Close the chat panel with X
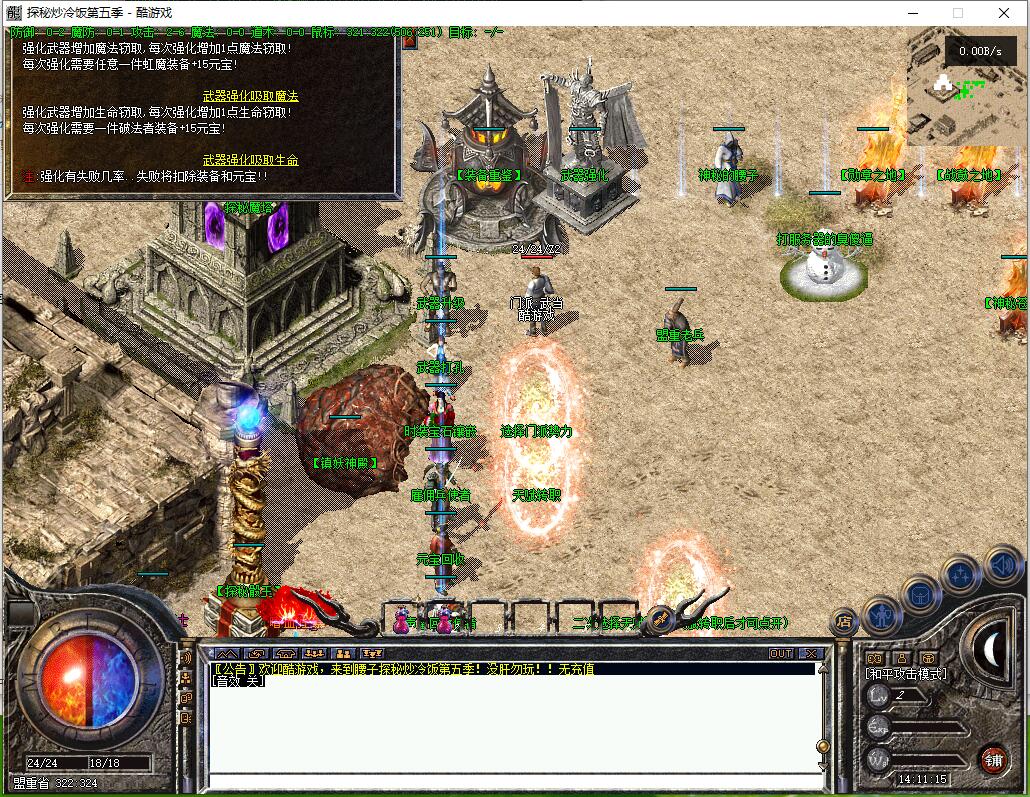The height and width of the screenshot is (797, 1030). coord(810,653)
